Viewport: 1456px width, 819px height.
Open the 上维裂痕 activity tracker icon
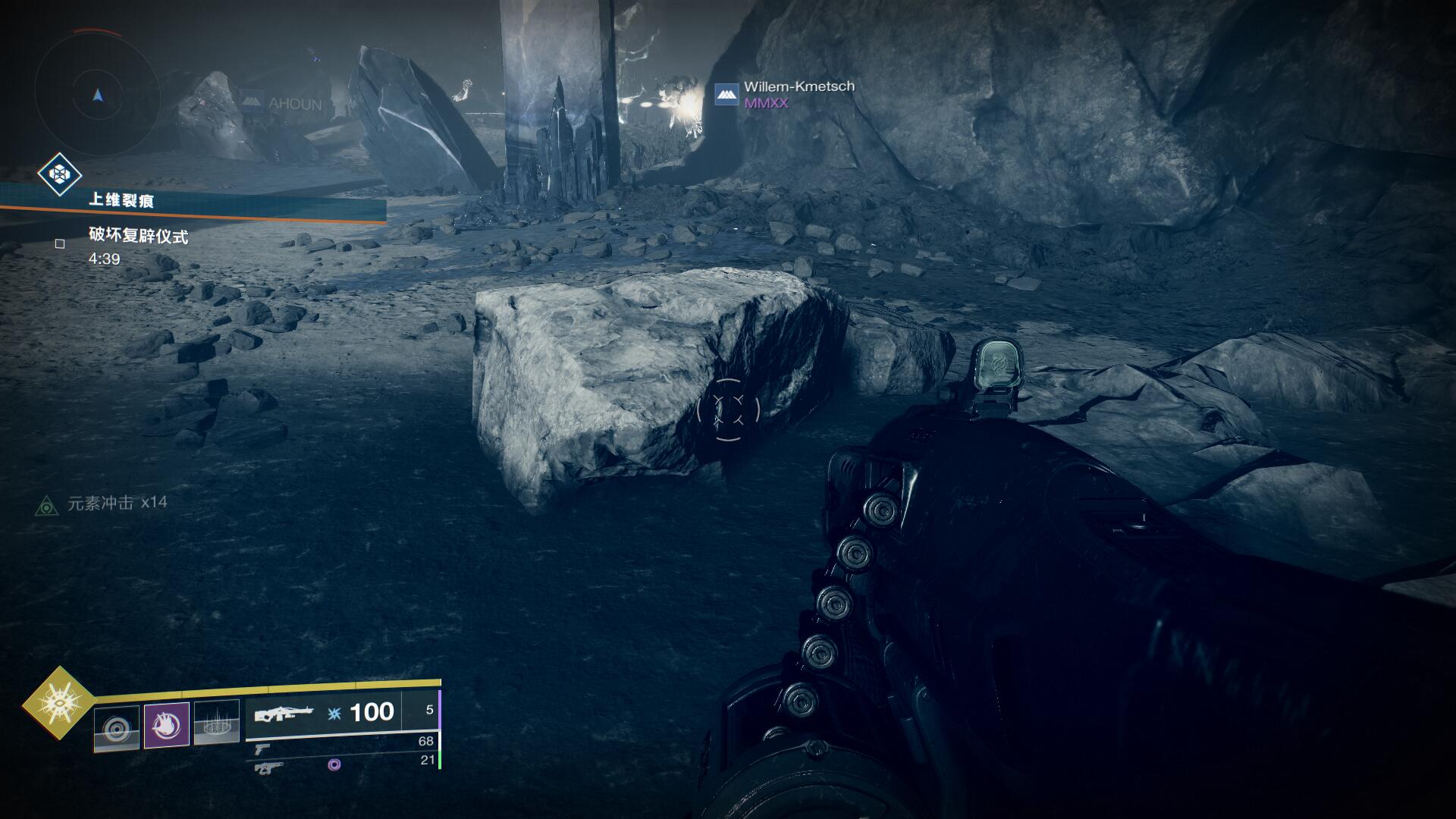pyautogui.click(x=60, y=175)
